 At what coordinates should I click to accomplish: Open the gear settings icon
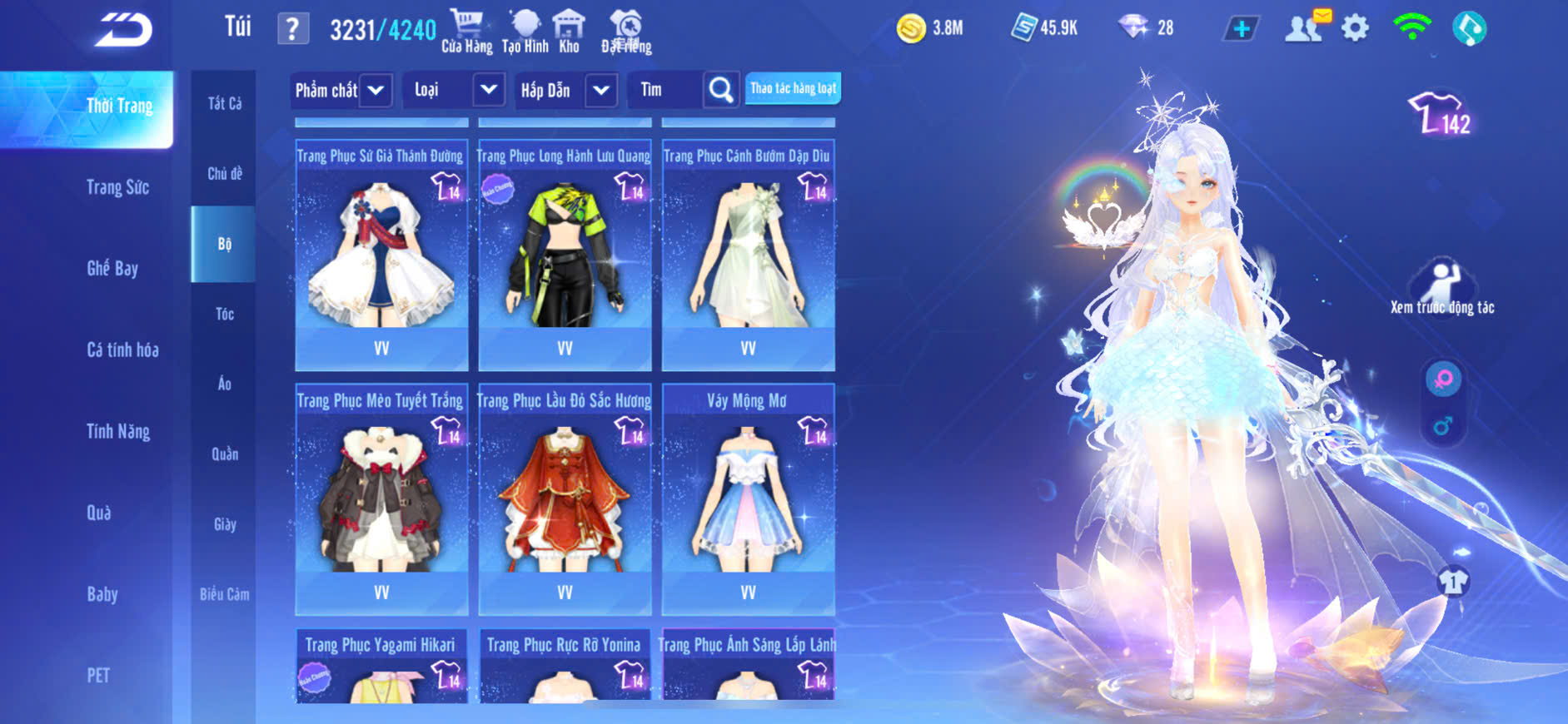tap(1355, 29)
